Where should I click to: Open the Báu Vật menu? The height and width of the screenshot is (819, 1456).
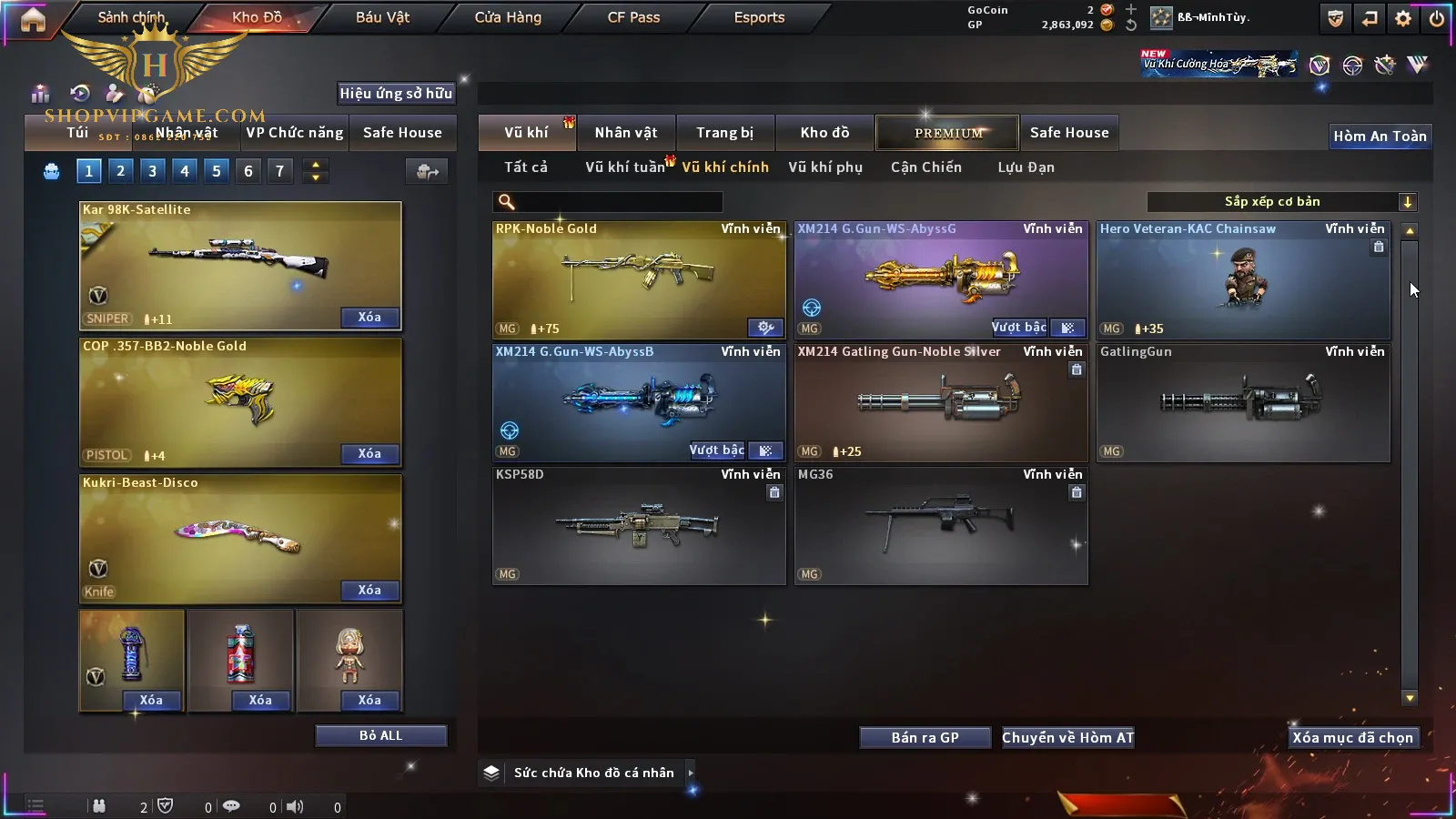[x=382, y=17]
